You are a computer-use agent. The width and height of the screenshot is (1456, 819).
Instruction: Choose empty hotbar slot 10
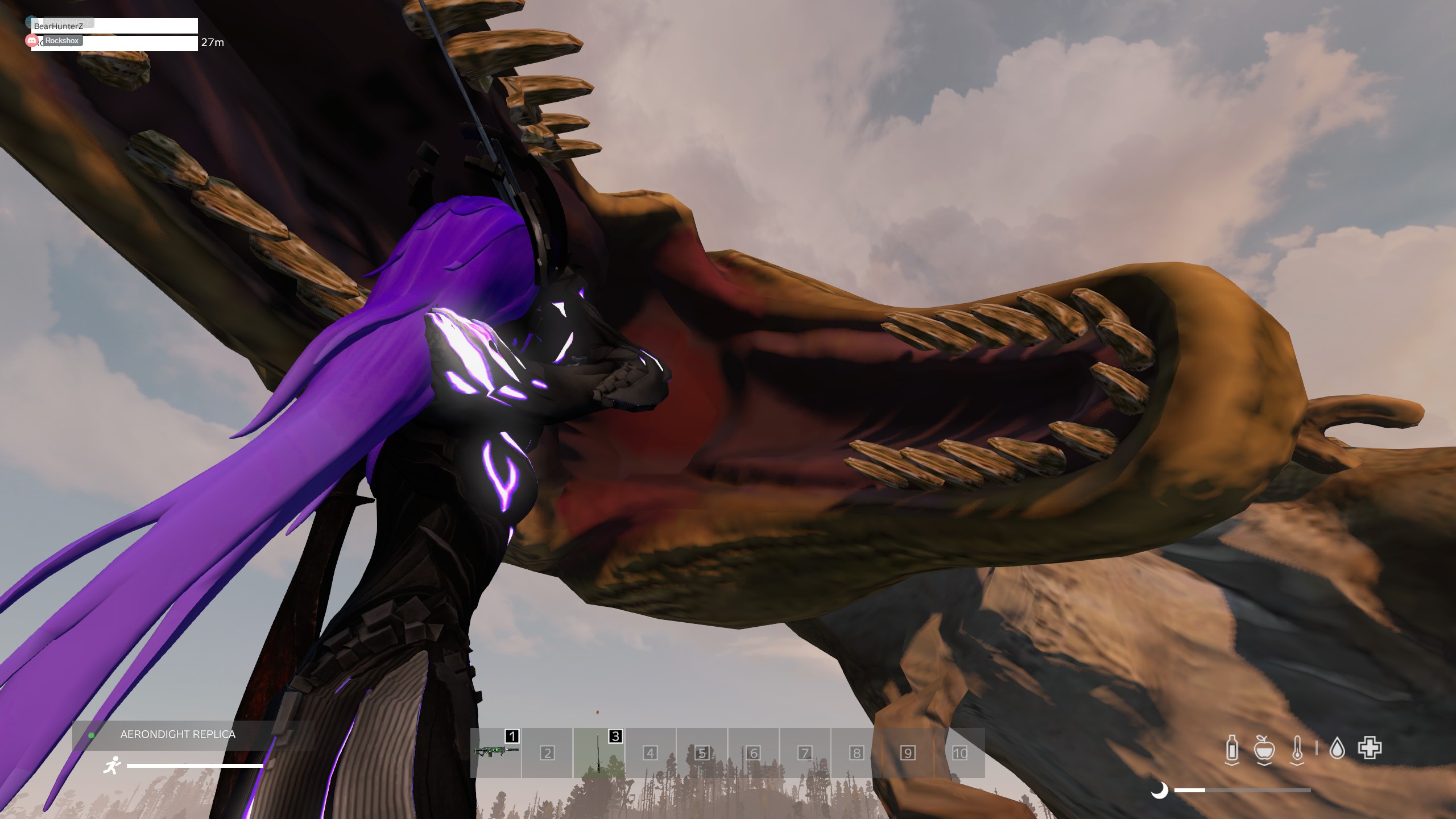(959, 753)
